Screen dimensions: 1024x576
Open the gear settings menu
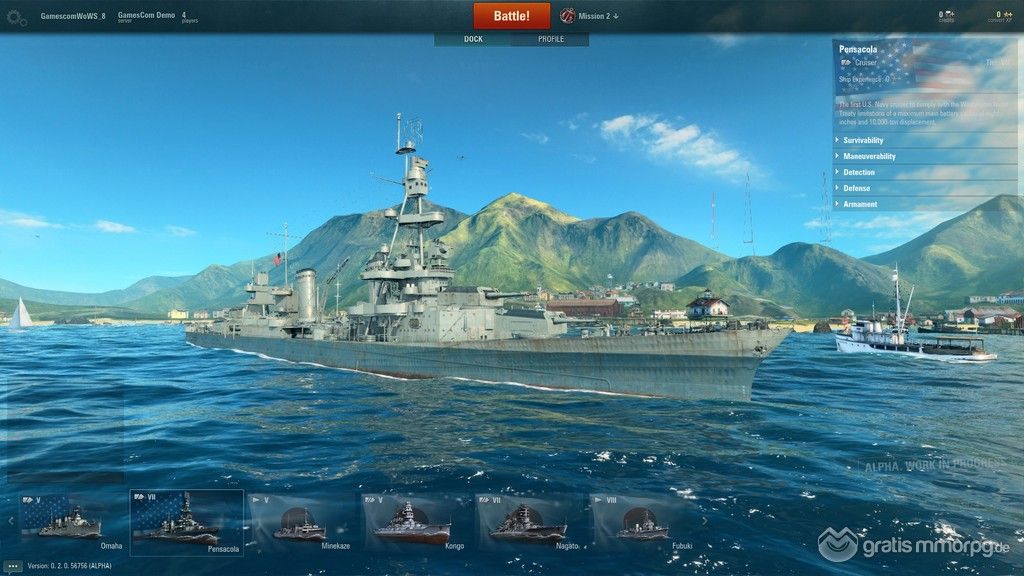tap(17, 17)
